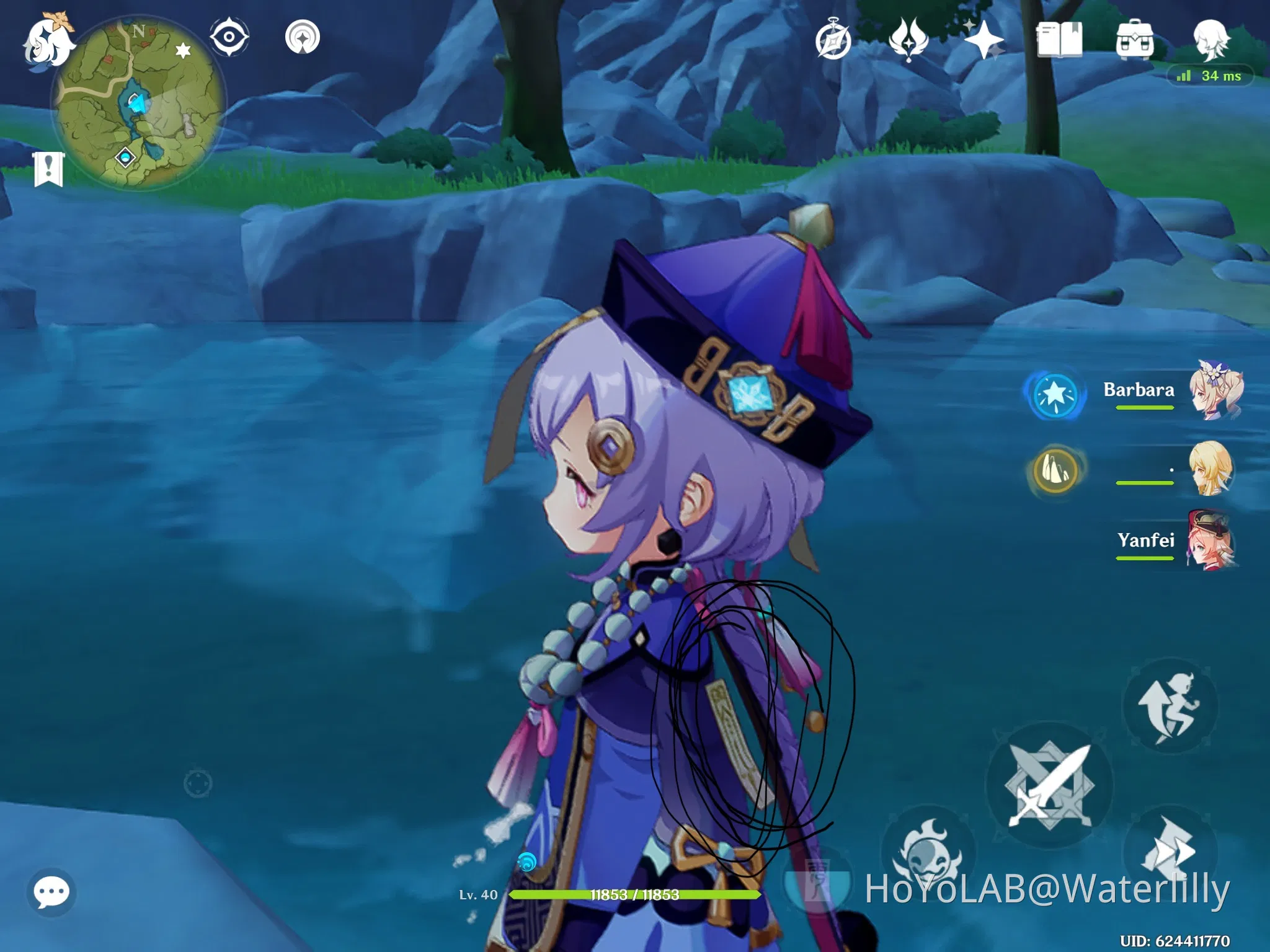Open the Paimon menu
Image resolution: width=1270 pixels, height=952 pixels.
click(x=50, y=42)
